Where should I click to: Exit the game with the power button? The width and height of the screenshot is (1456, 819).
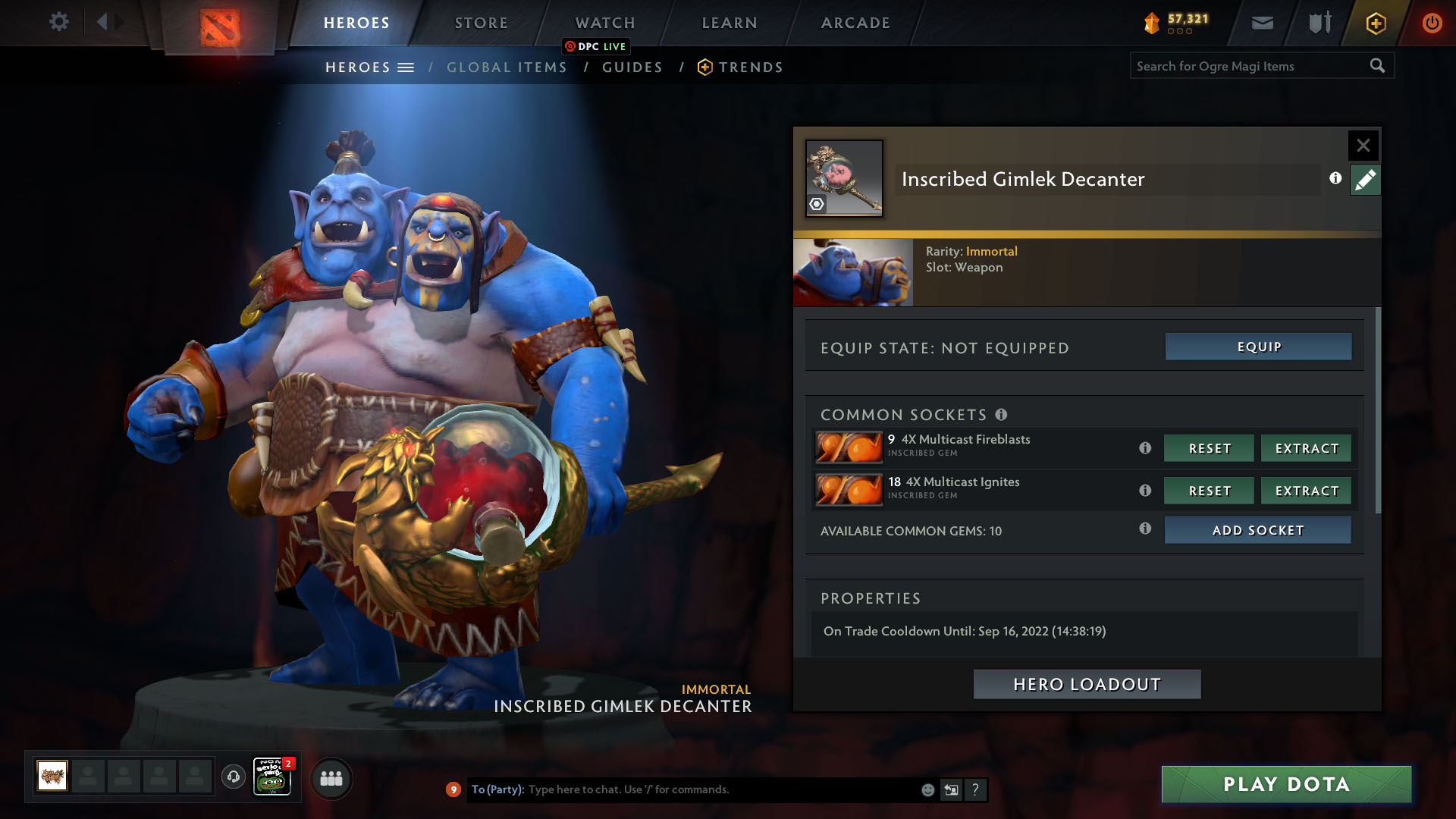tap(1432, 23)
